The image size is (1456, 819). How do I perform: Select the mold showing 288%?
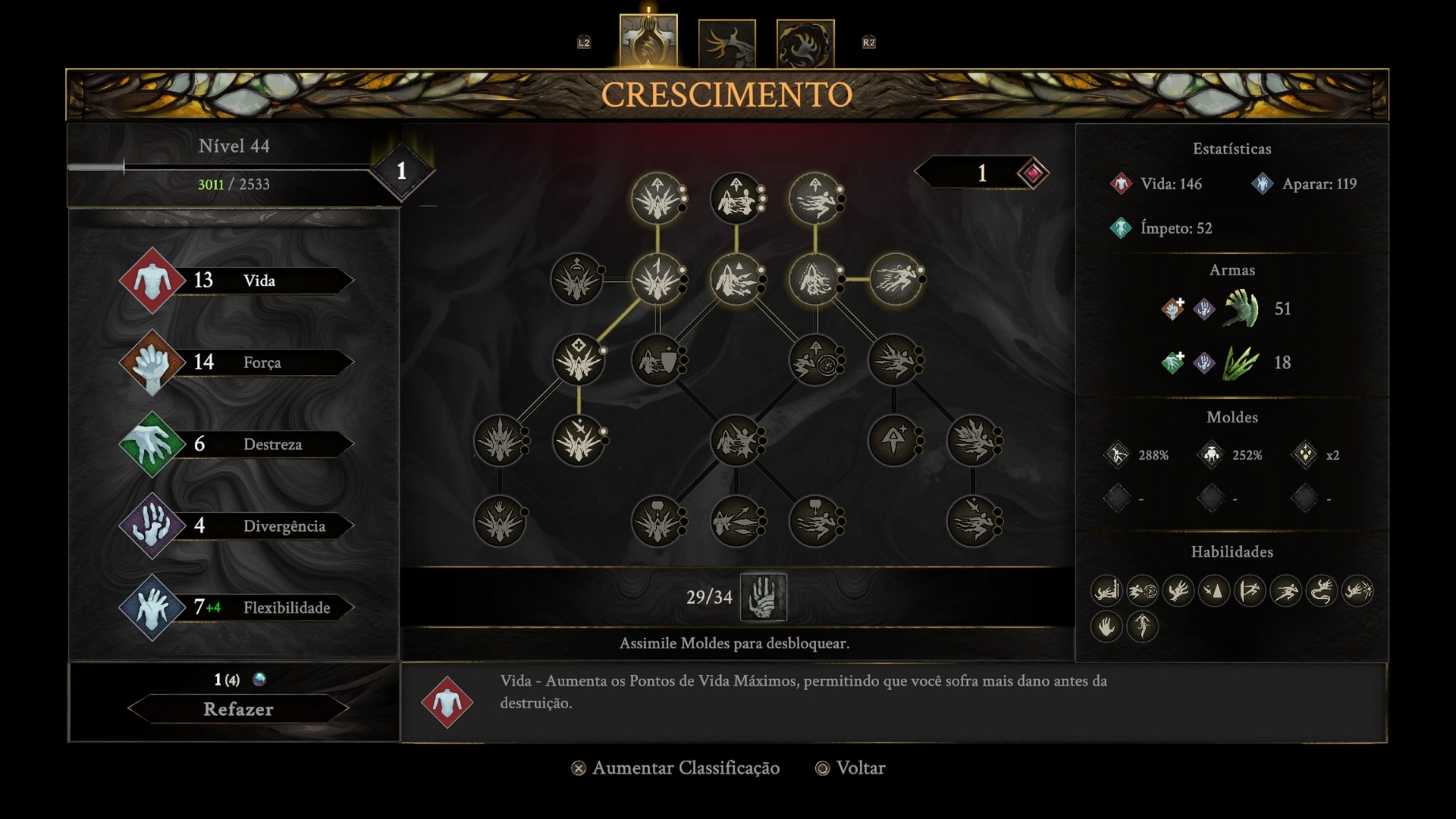[1117, 455]
